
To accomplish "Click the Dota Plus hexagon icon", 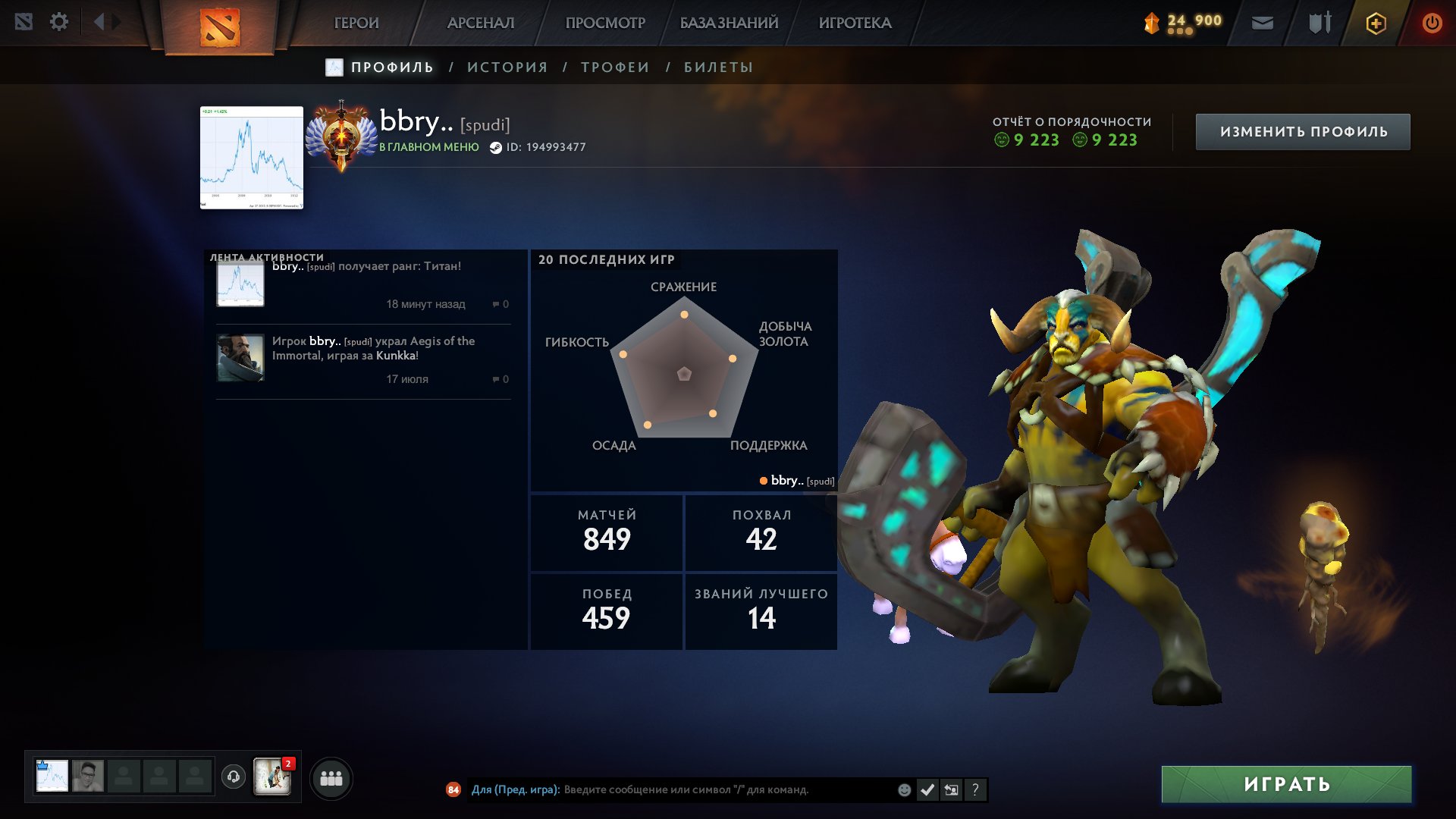I will click(x=1376, y=23).
